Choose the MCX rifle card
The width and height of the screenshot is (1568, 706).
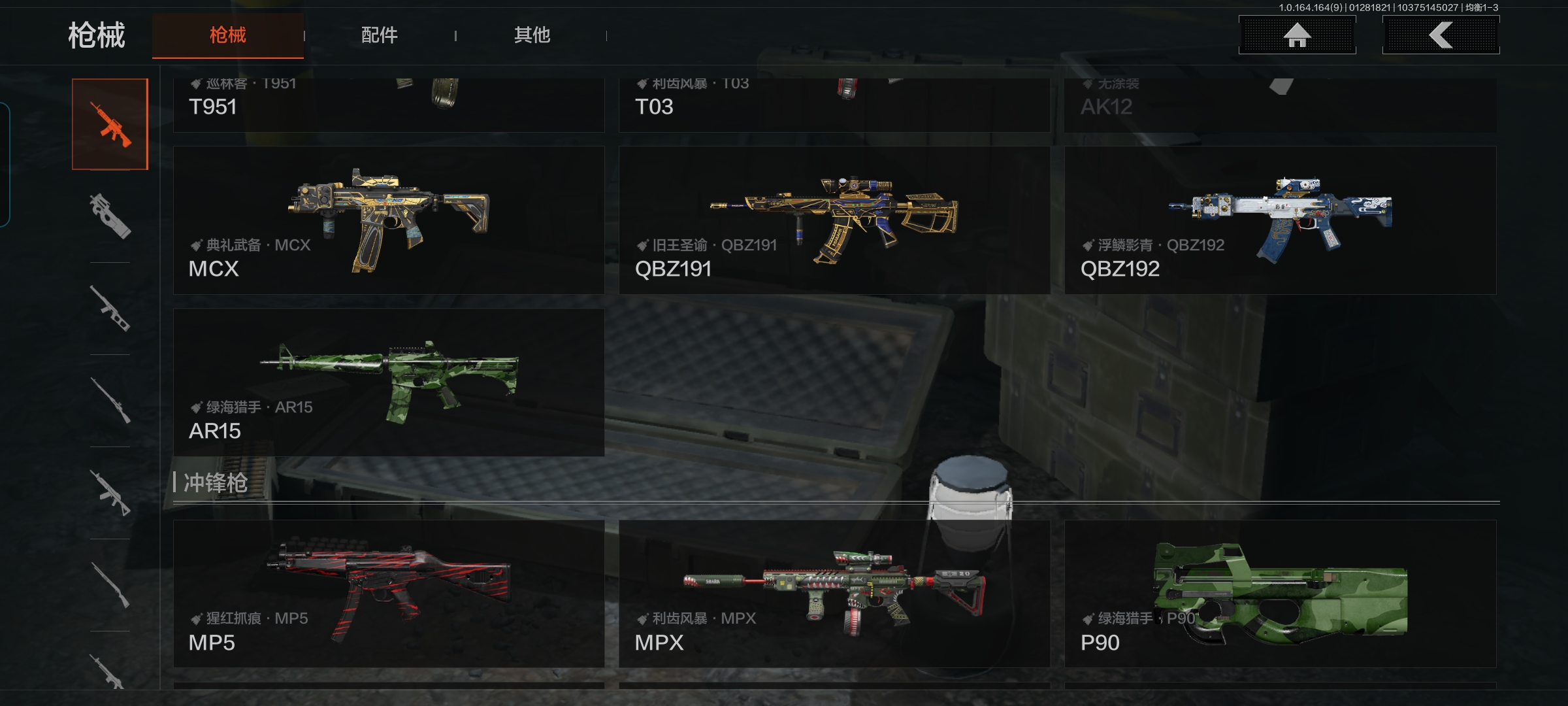tap(389, 220)
